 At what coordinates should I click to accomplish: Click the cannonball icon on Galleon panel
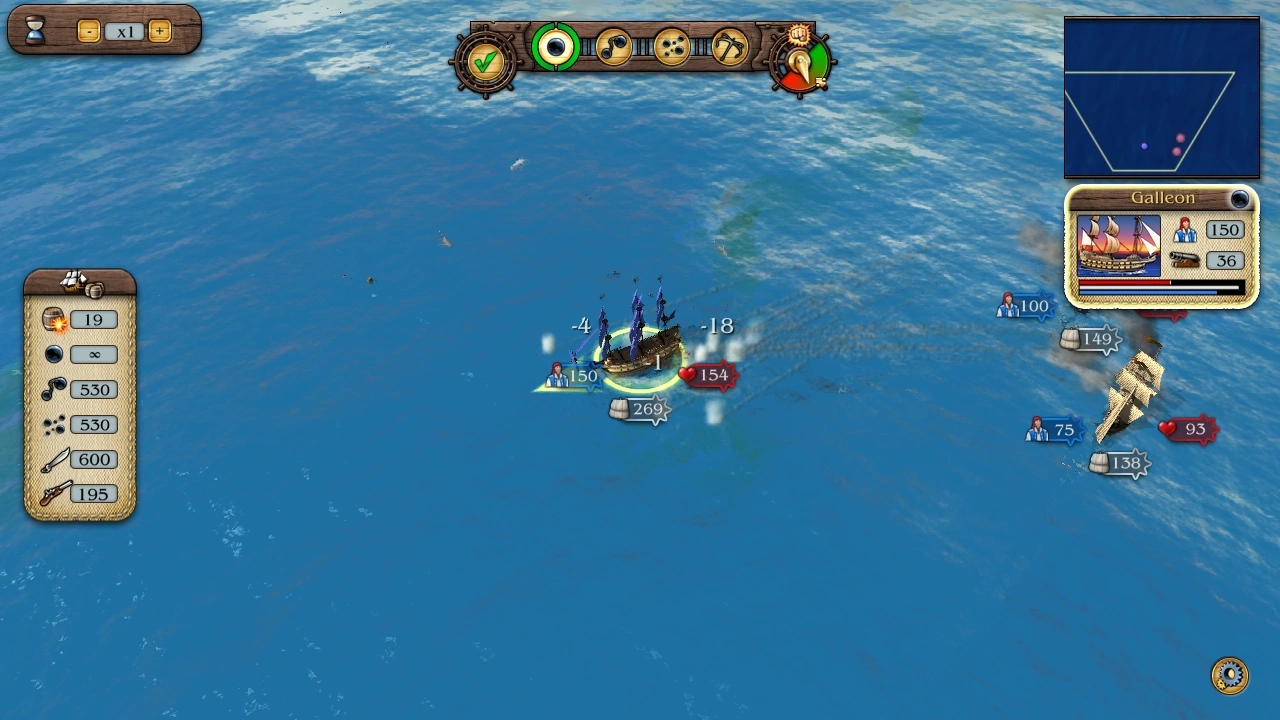click(x=1240, y=199)
